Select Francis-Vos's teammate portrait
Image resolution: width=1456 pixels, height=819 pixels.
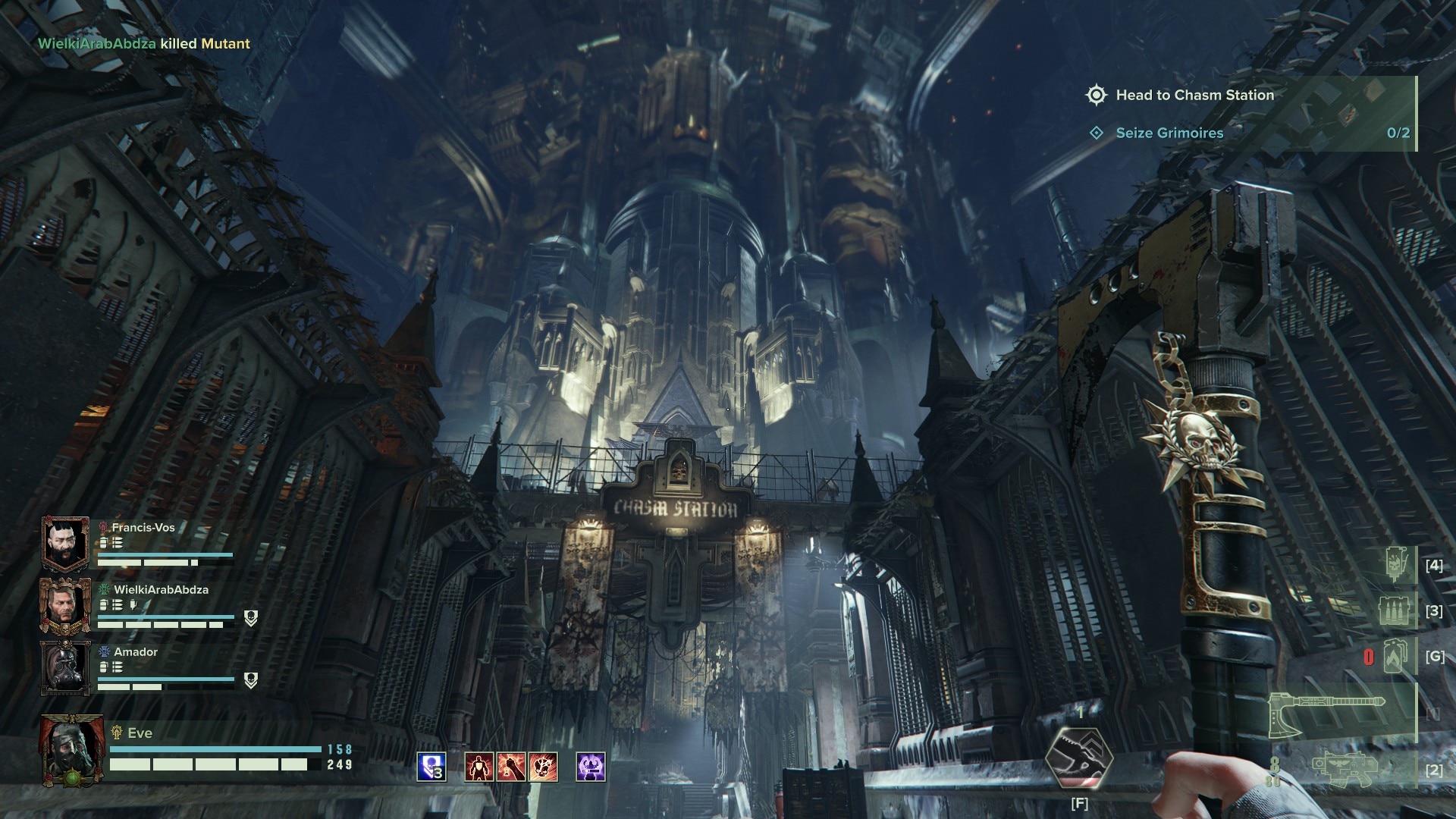[x=66, y=543]
